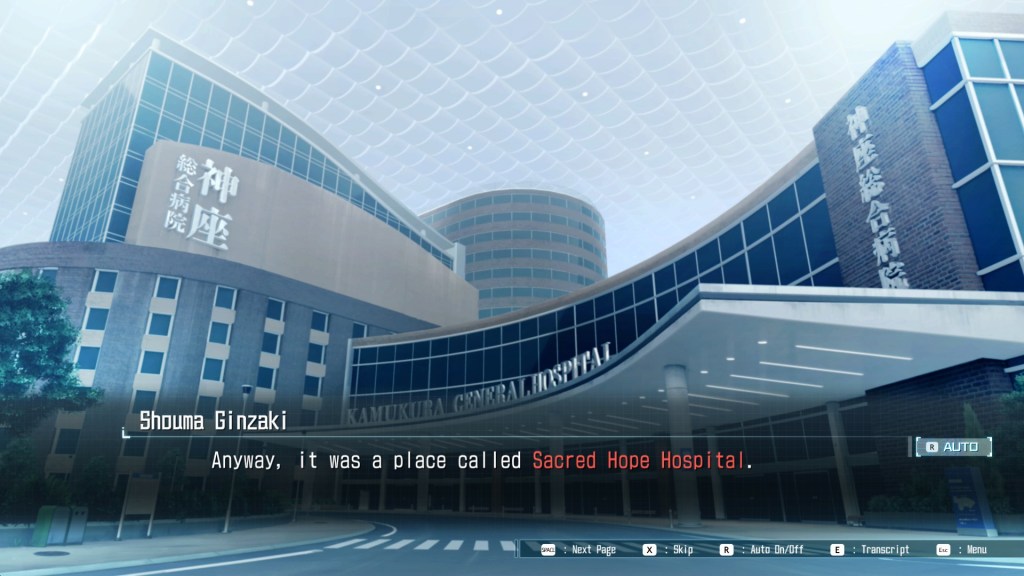The image size is (1024, 576).
Task: Toggle the AUTO button beside the dialogue
Action: tap(954, 447)
